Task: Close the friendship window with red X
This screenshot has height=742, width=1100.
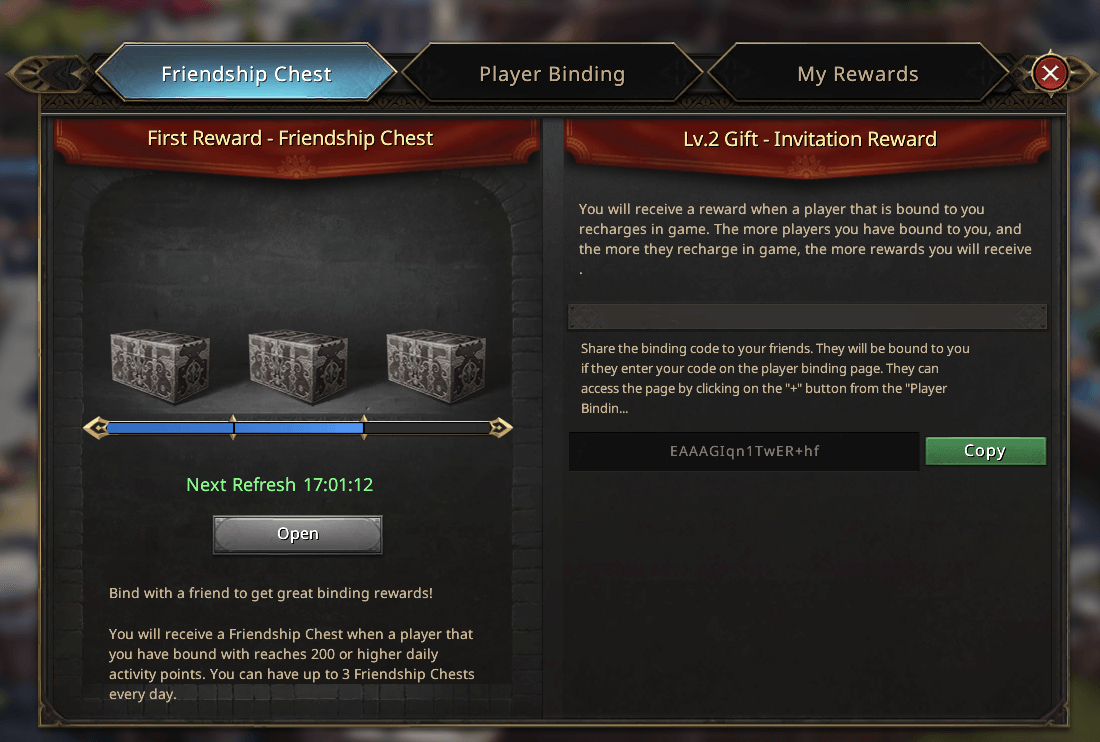Action: coord(1050,73)
